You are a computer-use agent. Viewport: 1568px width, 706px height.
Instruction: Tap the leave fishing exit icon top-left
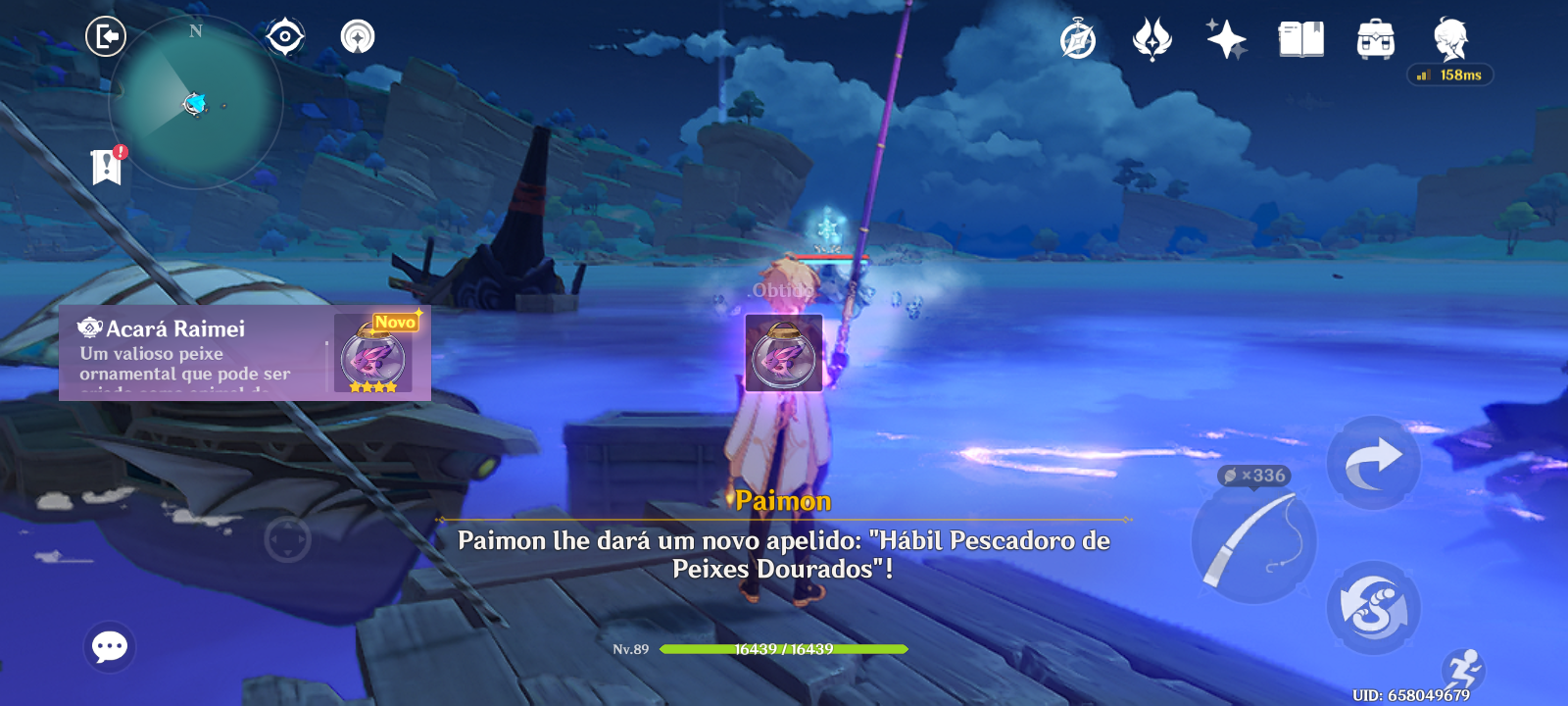click(106, 37)
